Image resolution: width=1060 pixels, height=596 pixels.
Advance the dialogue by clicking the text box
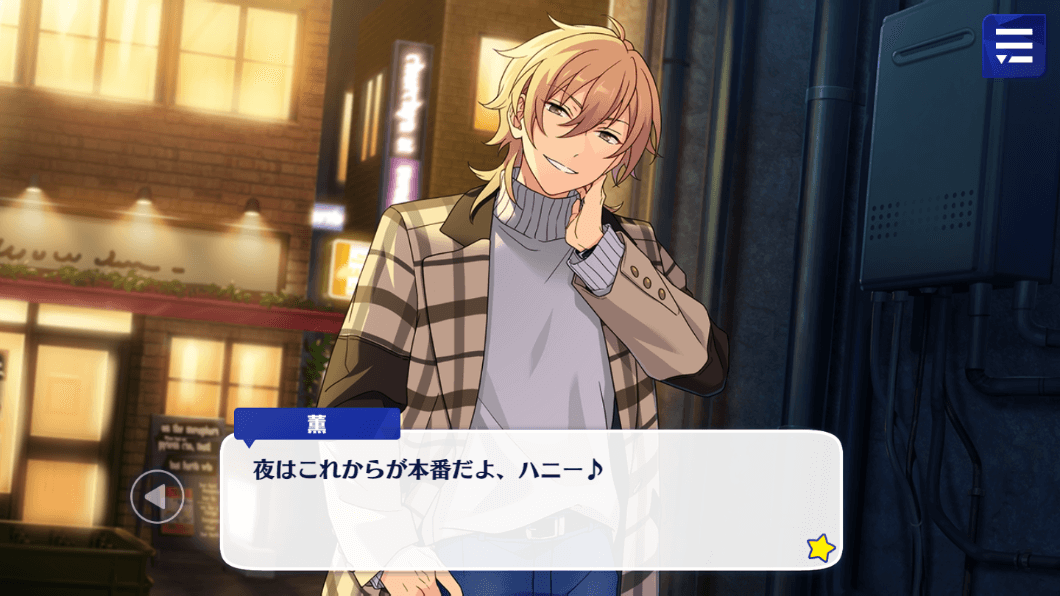(530, 500)
